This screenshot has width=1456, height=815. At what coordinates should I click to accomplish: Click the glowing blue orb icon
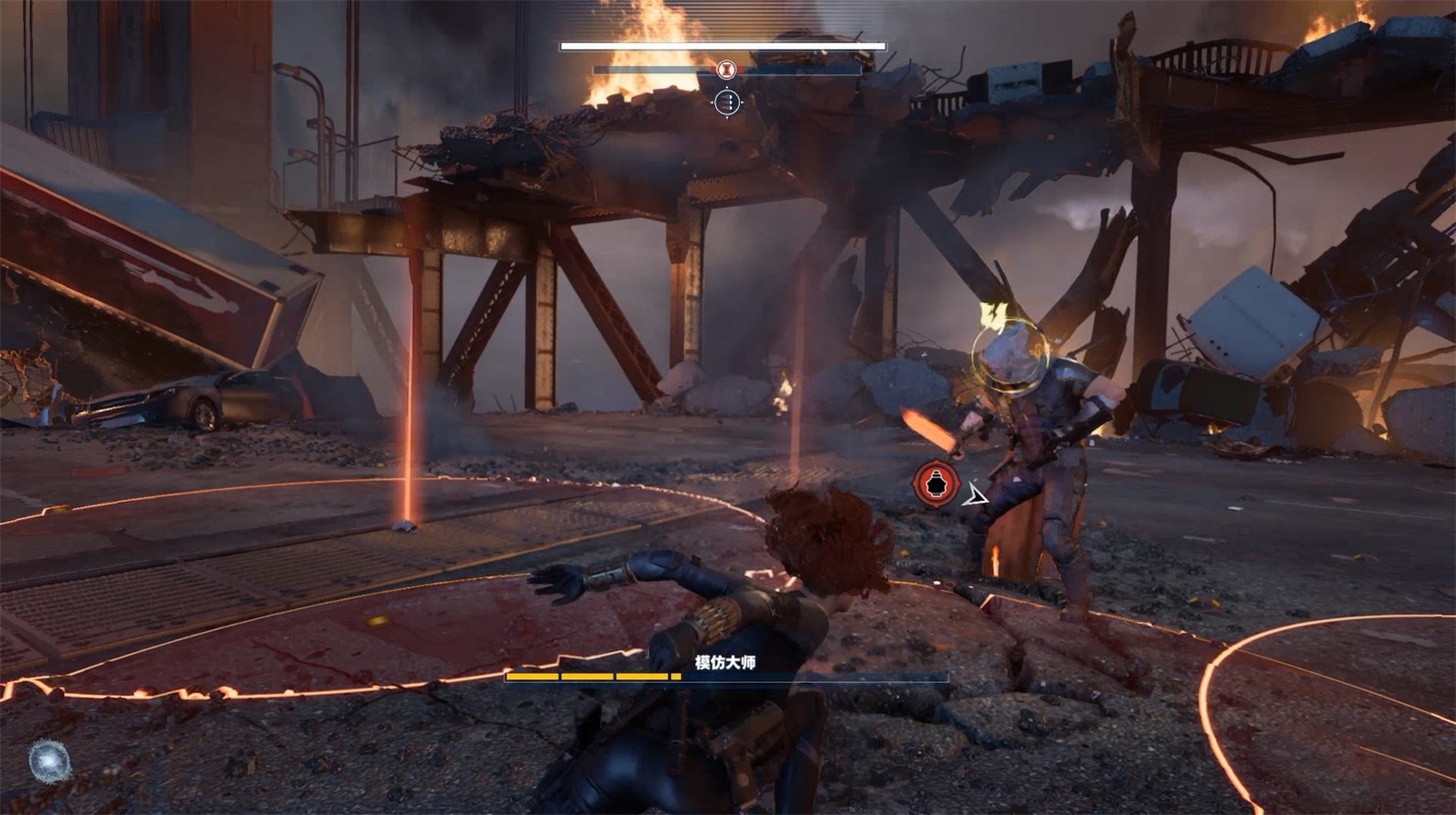pos(49,761)
